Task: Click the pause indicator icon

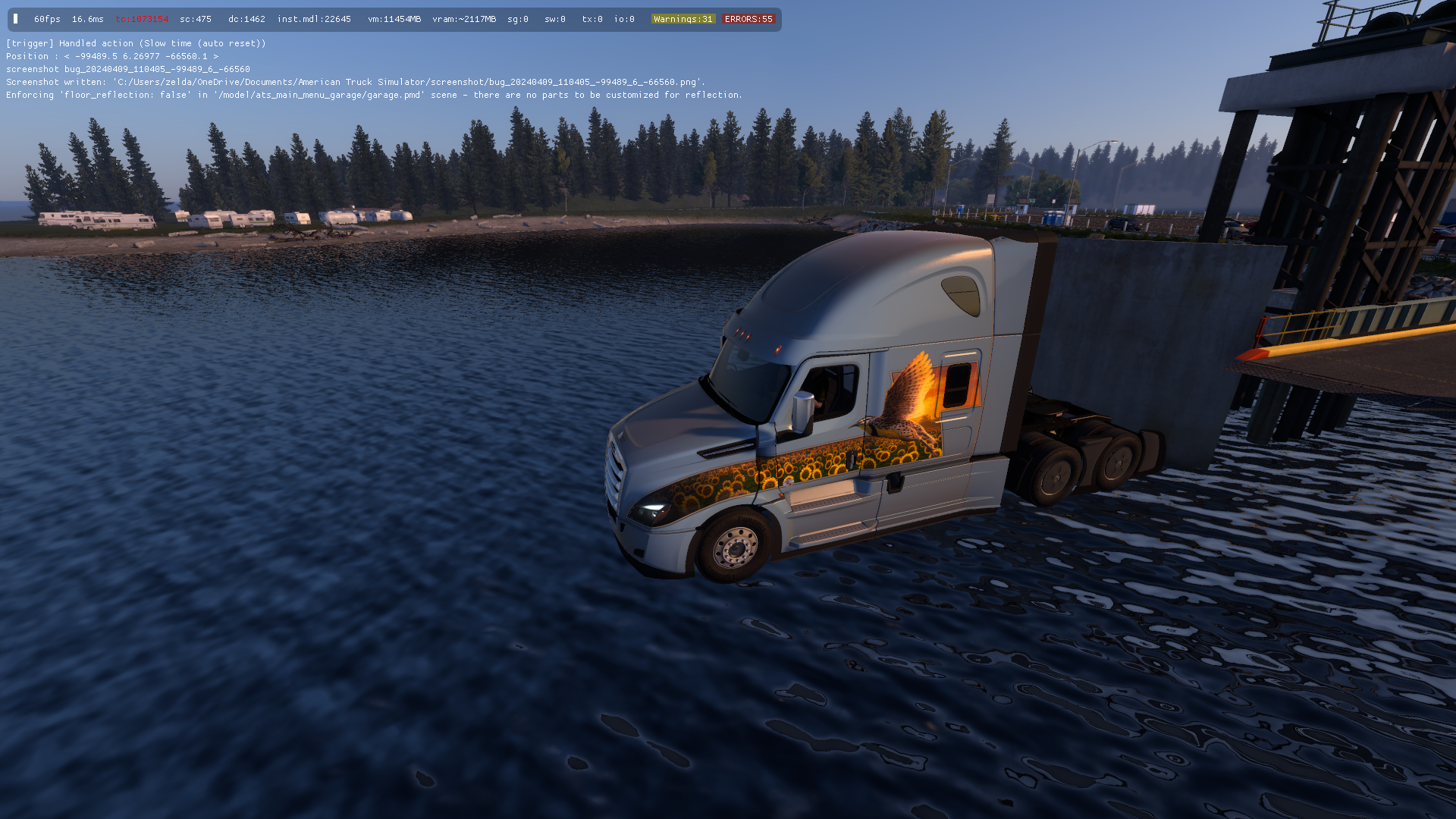Action: point(15,18)
